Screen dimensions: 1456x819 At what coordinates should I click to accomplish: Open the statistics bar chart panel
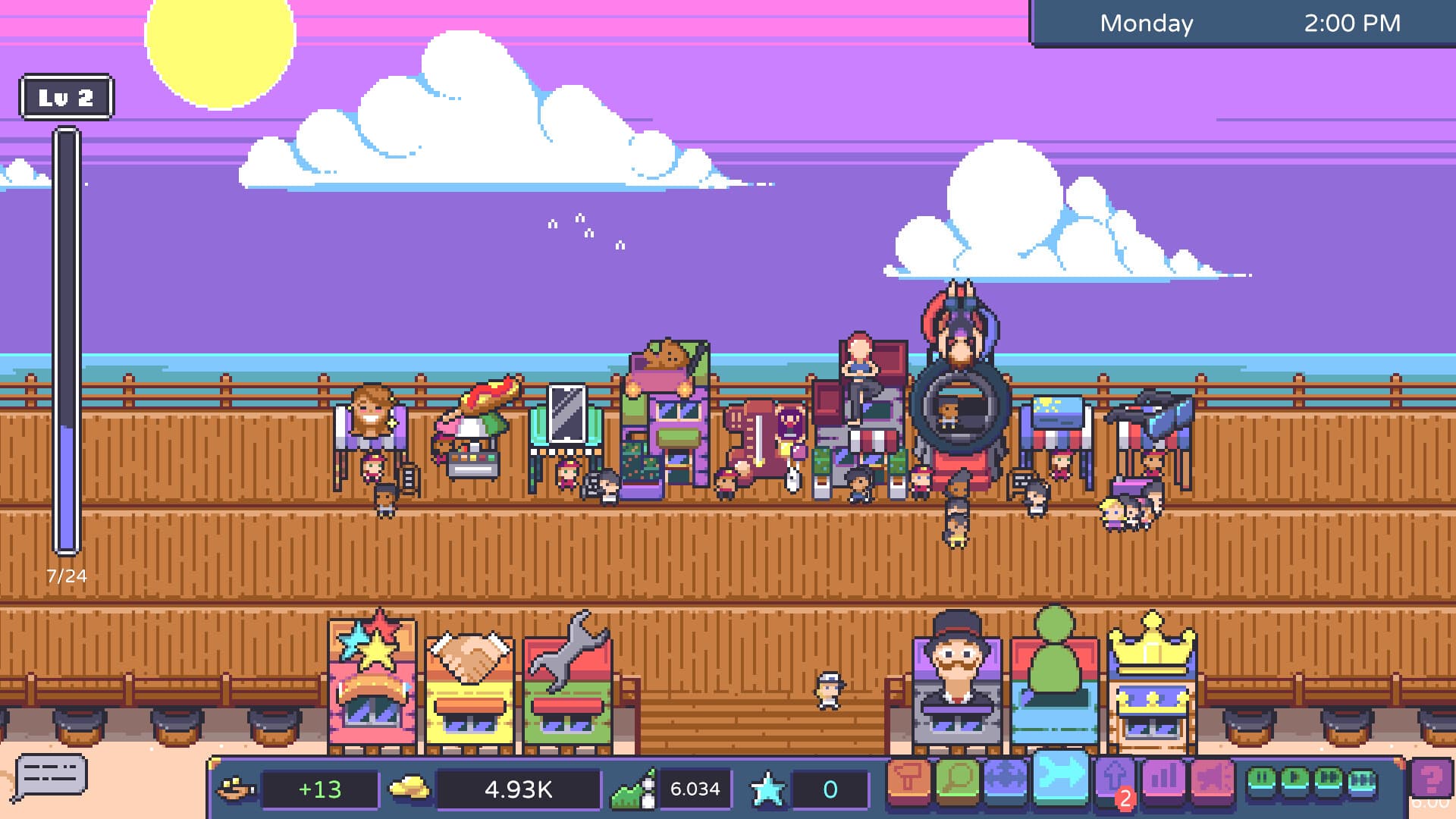(x=1164, y=777)
